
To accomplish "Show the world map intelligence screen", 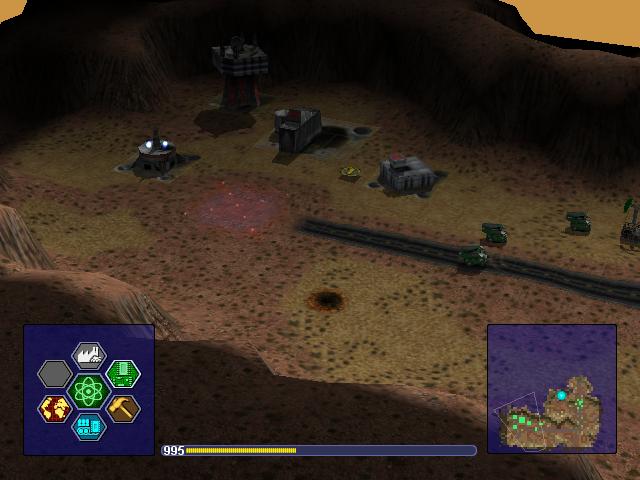I will pos(55,408).
